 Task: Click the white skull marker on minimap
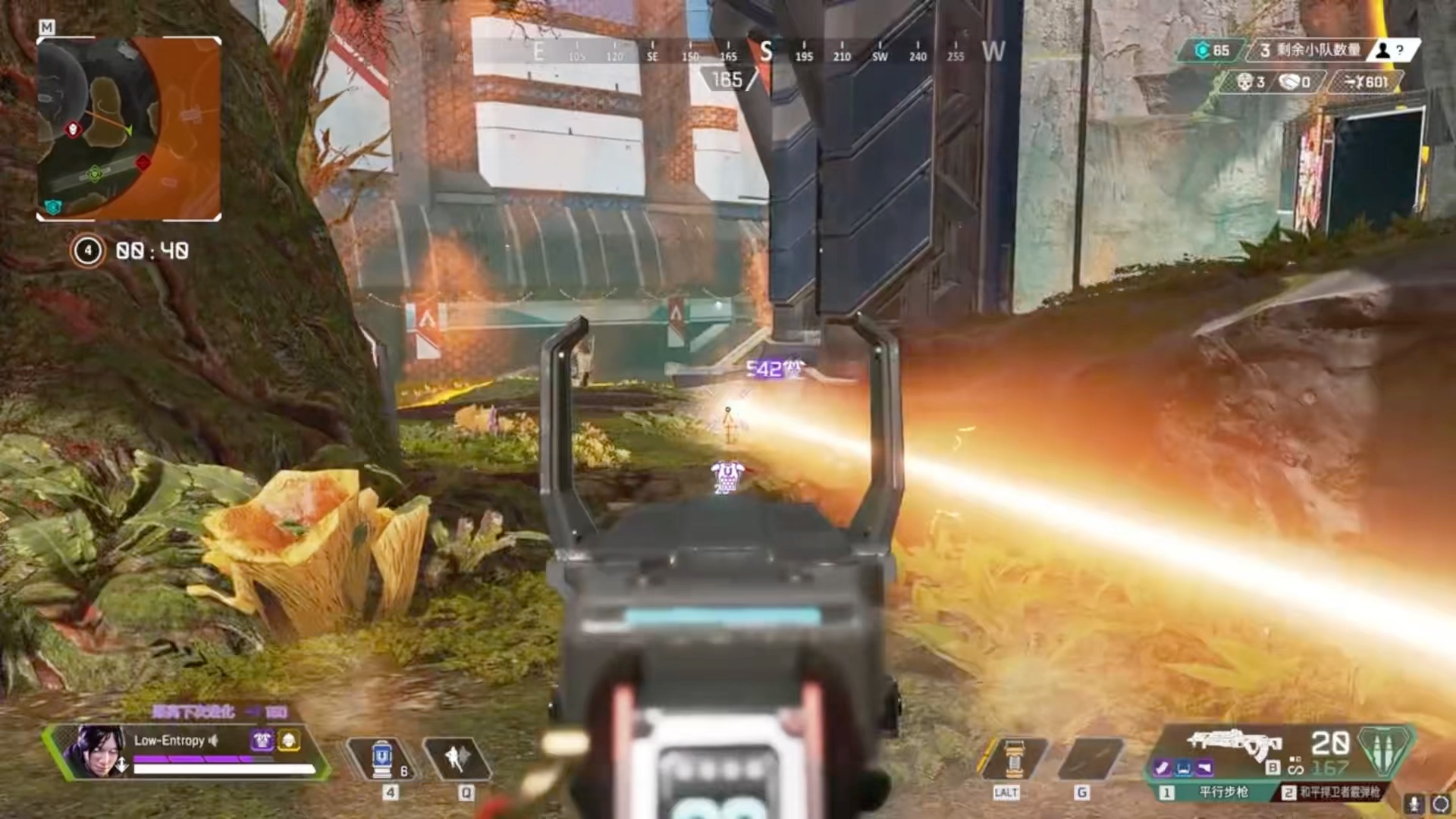pos(74,130)
